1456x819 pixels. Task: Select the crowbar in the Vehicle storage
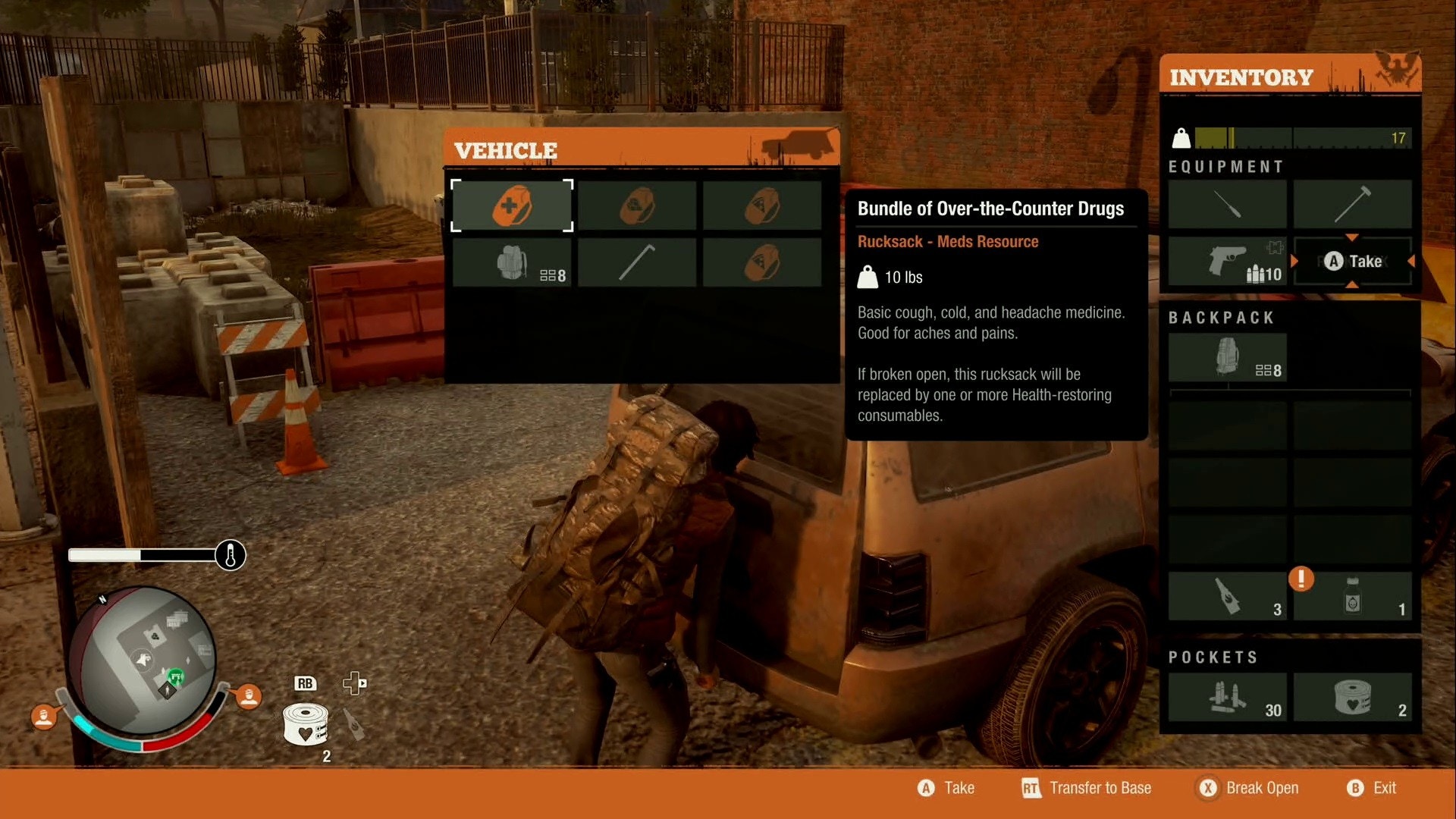pyautogui.click(x=636, y=263)
